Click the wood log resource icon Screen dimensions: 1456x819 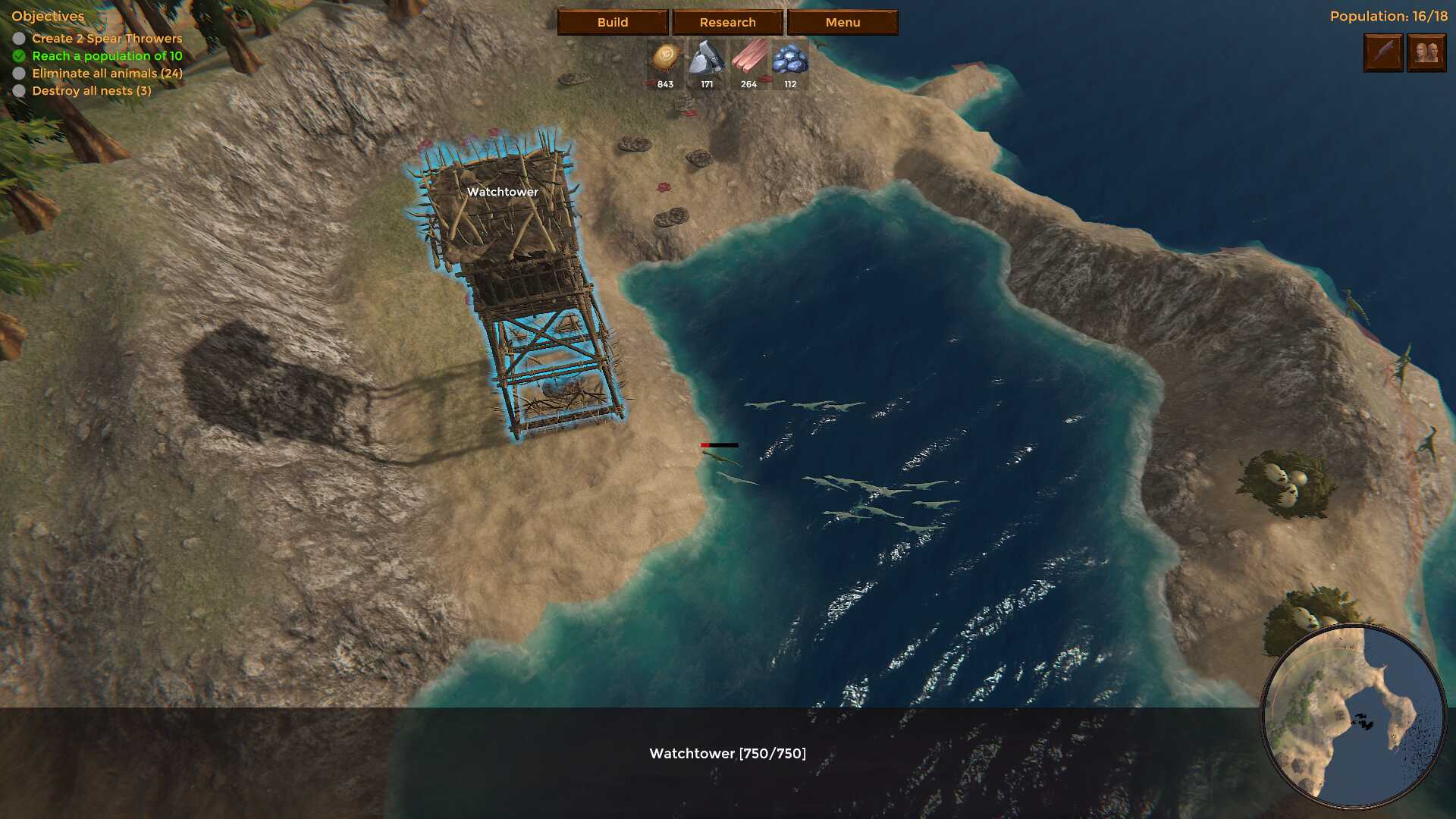pyautogui.click(x=665, y=58)
